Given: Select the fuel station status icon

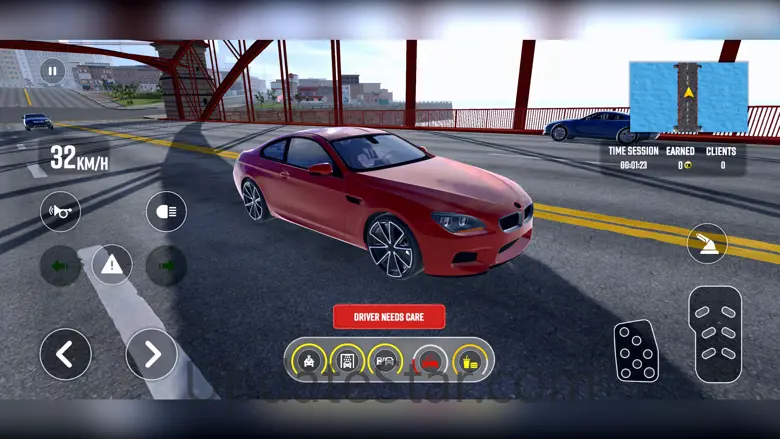Looking at the screenshot, I should (384, 360).
